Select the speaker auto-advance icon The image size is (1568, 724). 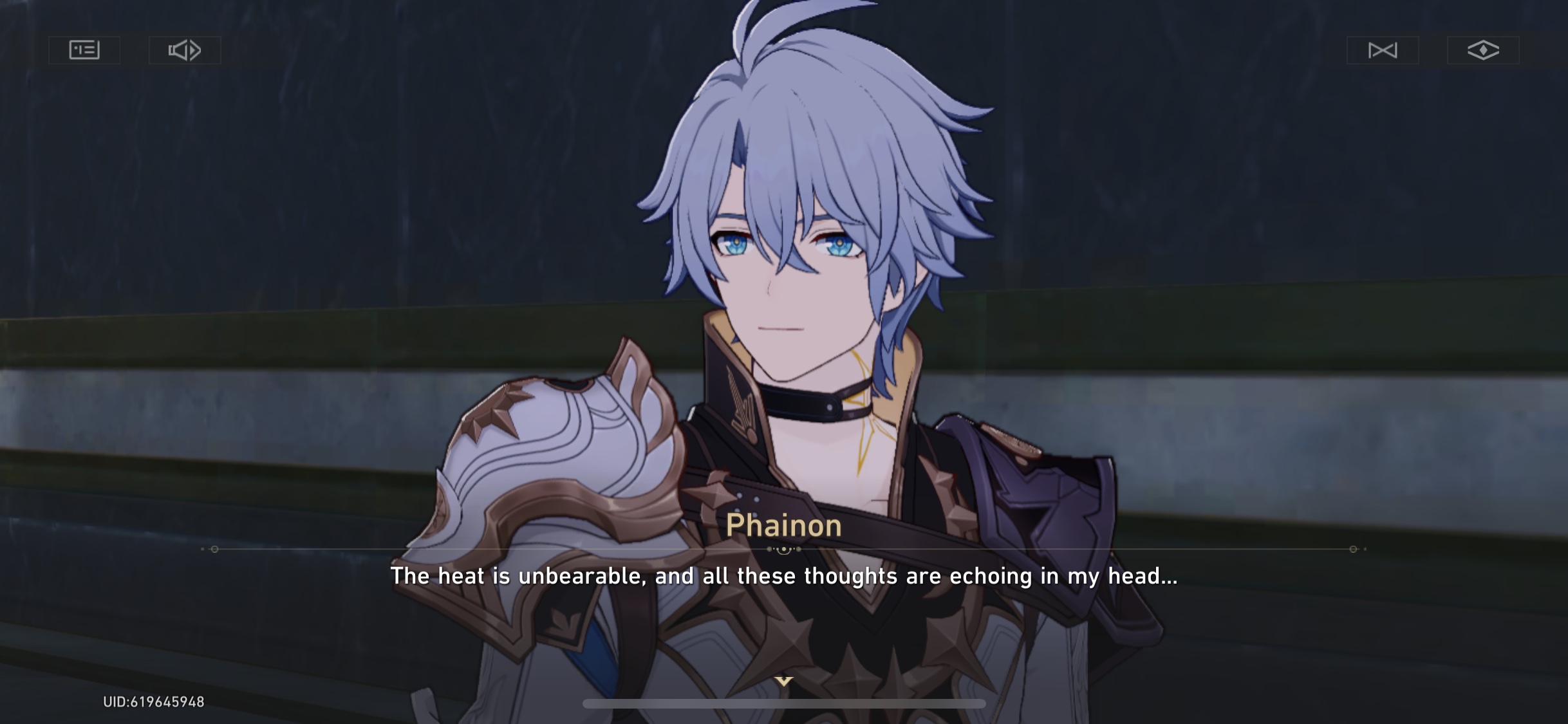point(185,50)
